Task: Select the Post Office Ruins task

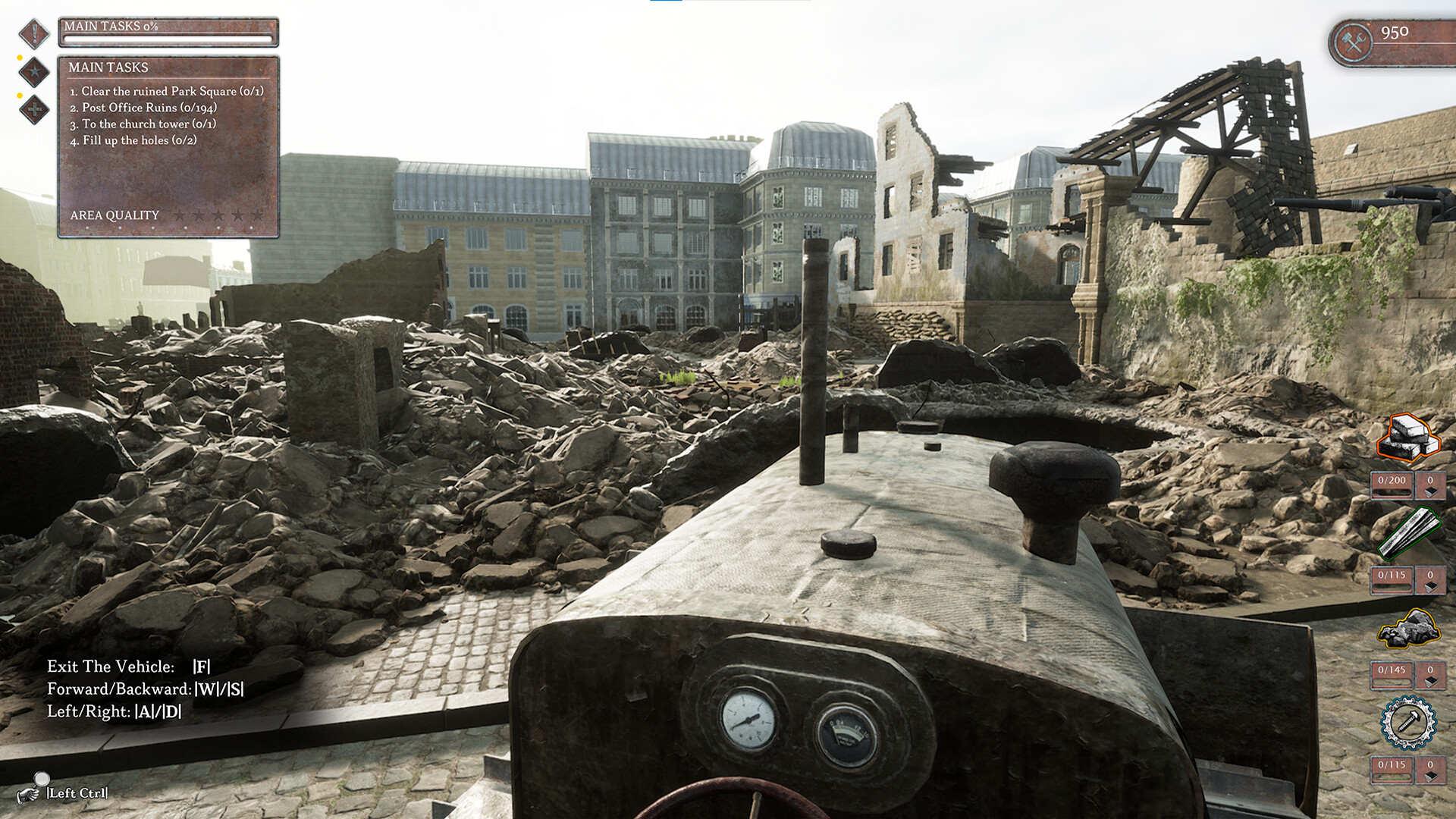Action: [x=143, y=109]
